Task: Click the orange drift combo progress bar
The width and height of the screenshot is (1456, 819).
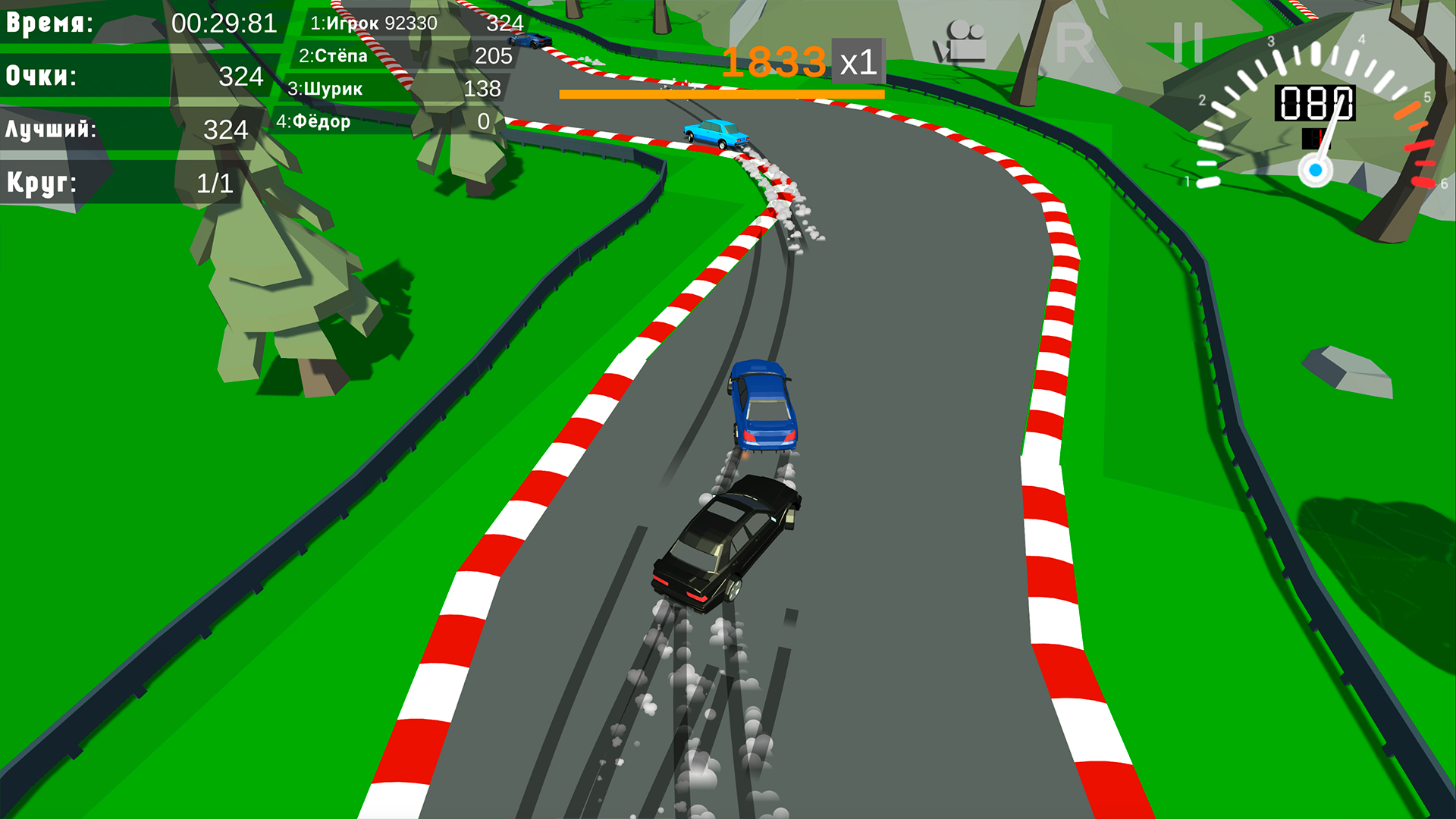Action: [721, 94]
